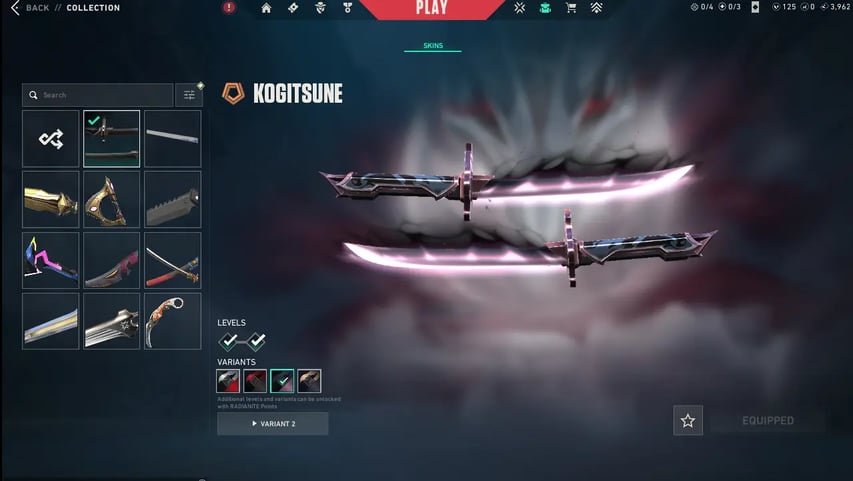Image resolution: width=853 pixels, height=481 pixels.
Task: Choose the tan gold variant swatch
Action: coord(309,381)
